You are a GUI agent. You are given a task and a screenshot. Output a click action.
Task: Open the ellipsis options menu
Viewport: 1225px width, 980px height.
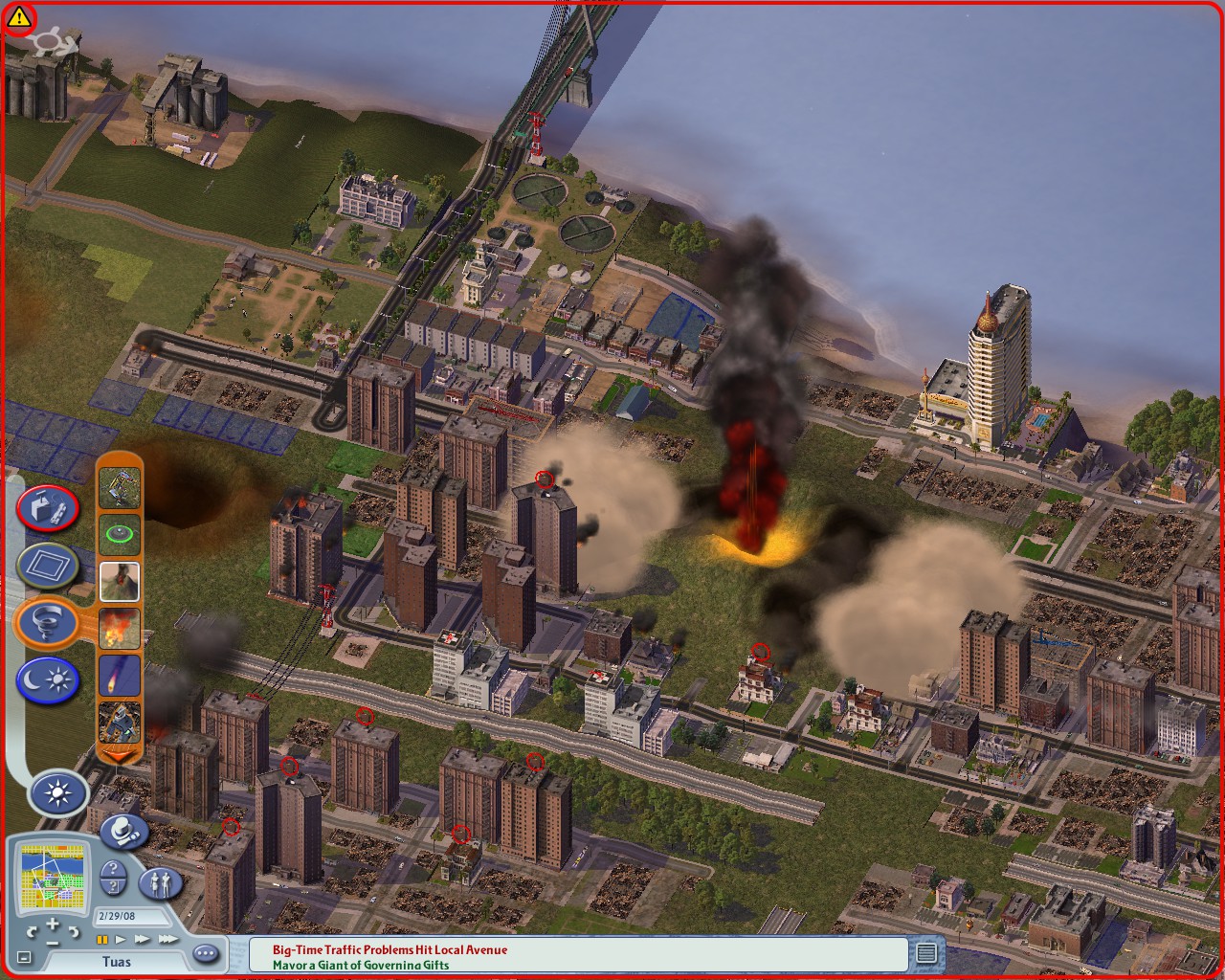(x=205, y=953)
